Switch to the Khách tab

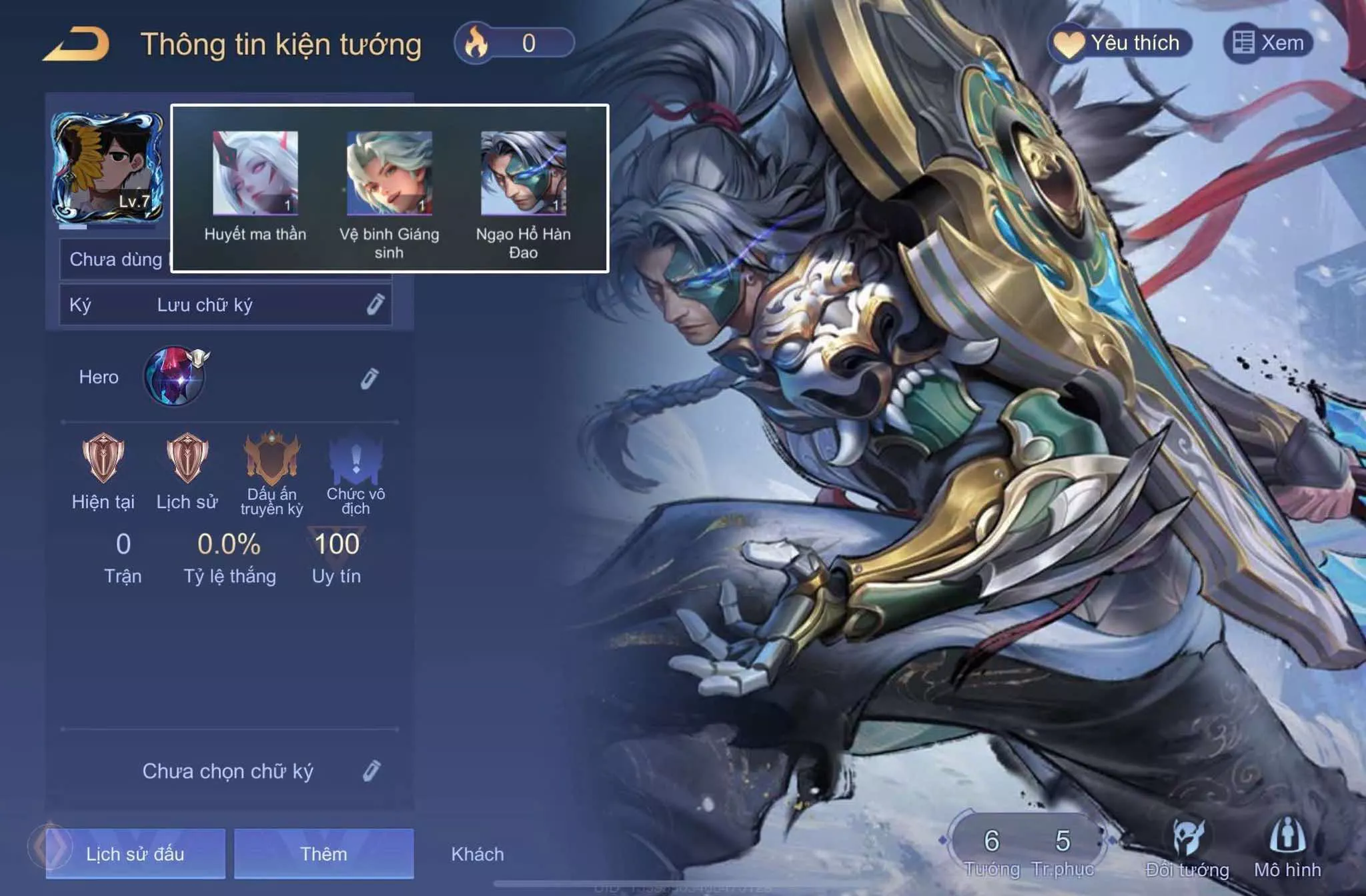tap(478, 854)
